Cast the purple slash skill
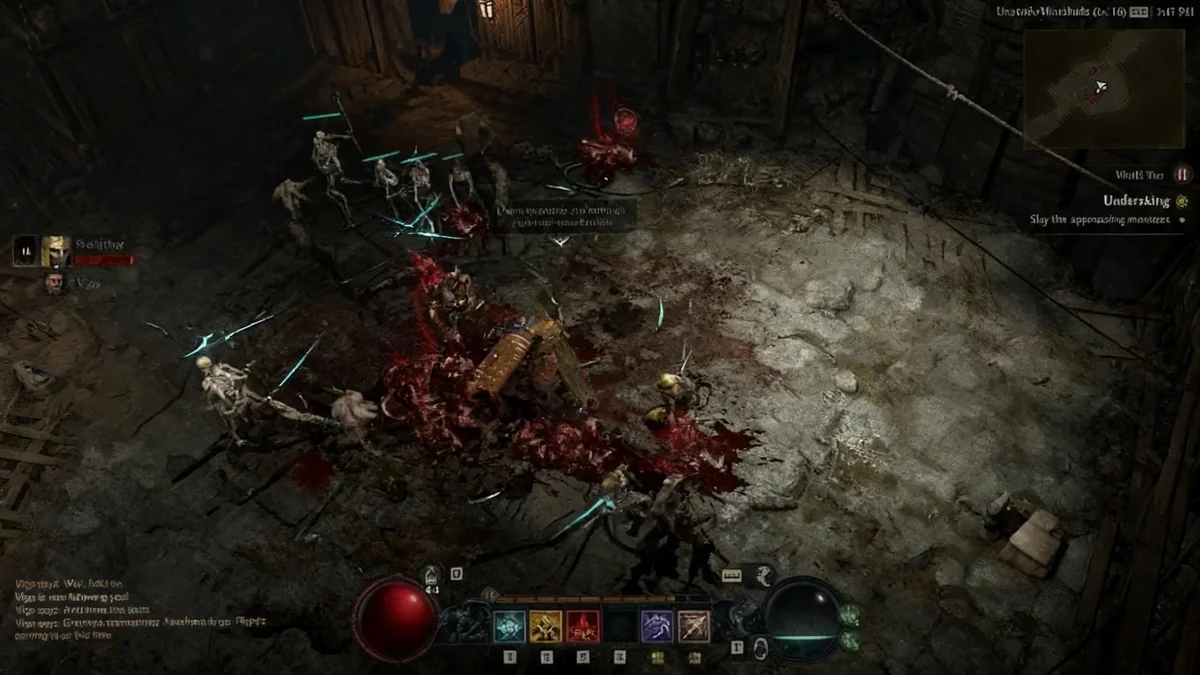Viewport: 1200px width, 675px height. pyautogui.click(x=657, y=626)
